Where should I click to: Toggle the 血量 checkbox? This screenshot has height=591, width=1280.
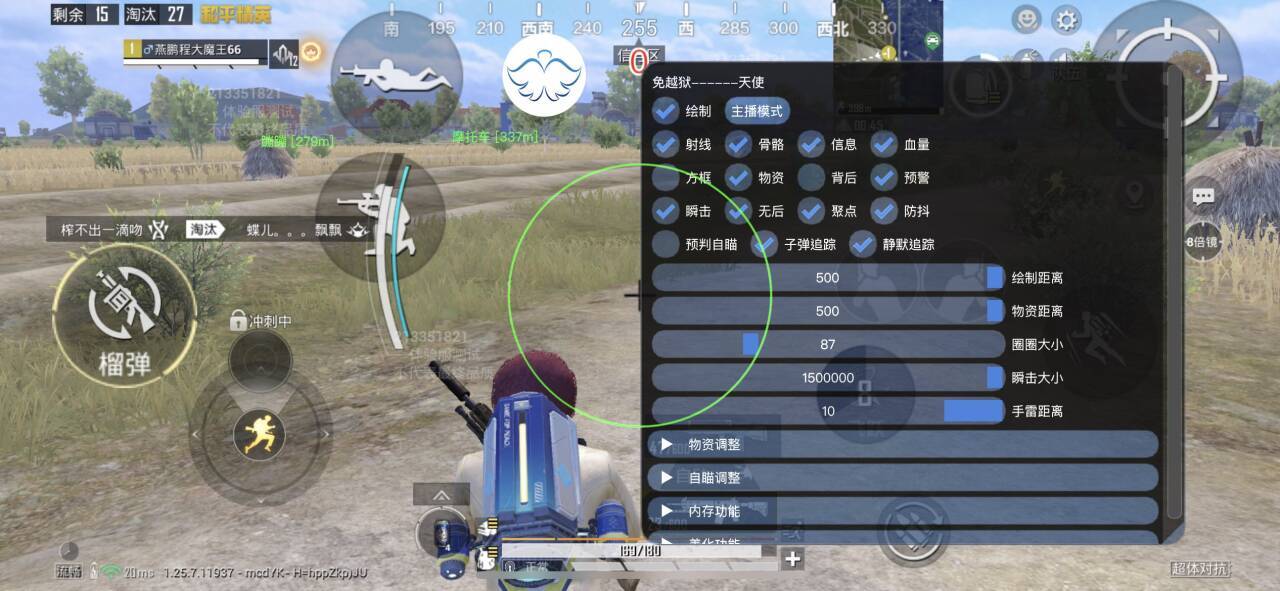tap(884, 145)
